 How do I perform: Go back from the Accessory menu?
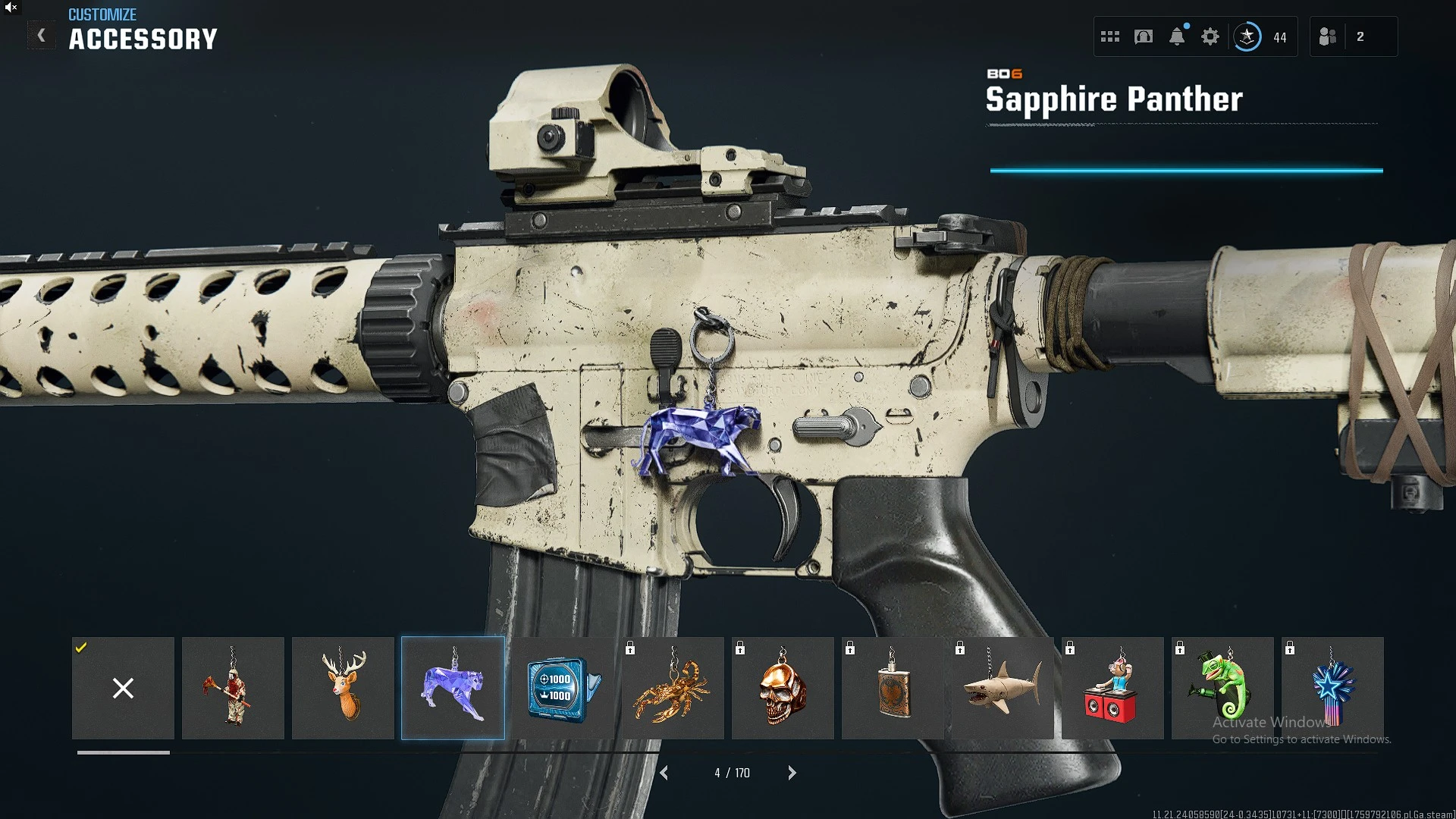tap(42, 36)
